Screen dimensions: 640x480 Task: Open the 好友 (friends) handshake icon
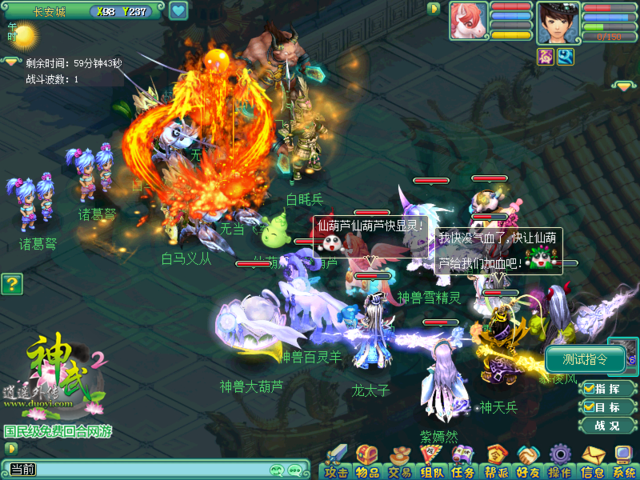pyautogui.click(x=528, y=461)
